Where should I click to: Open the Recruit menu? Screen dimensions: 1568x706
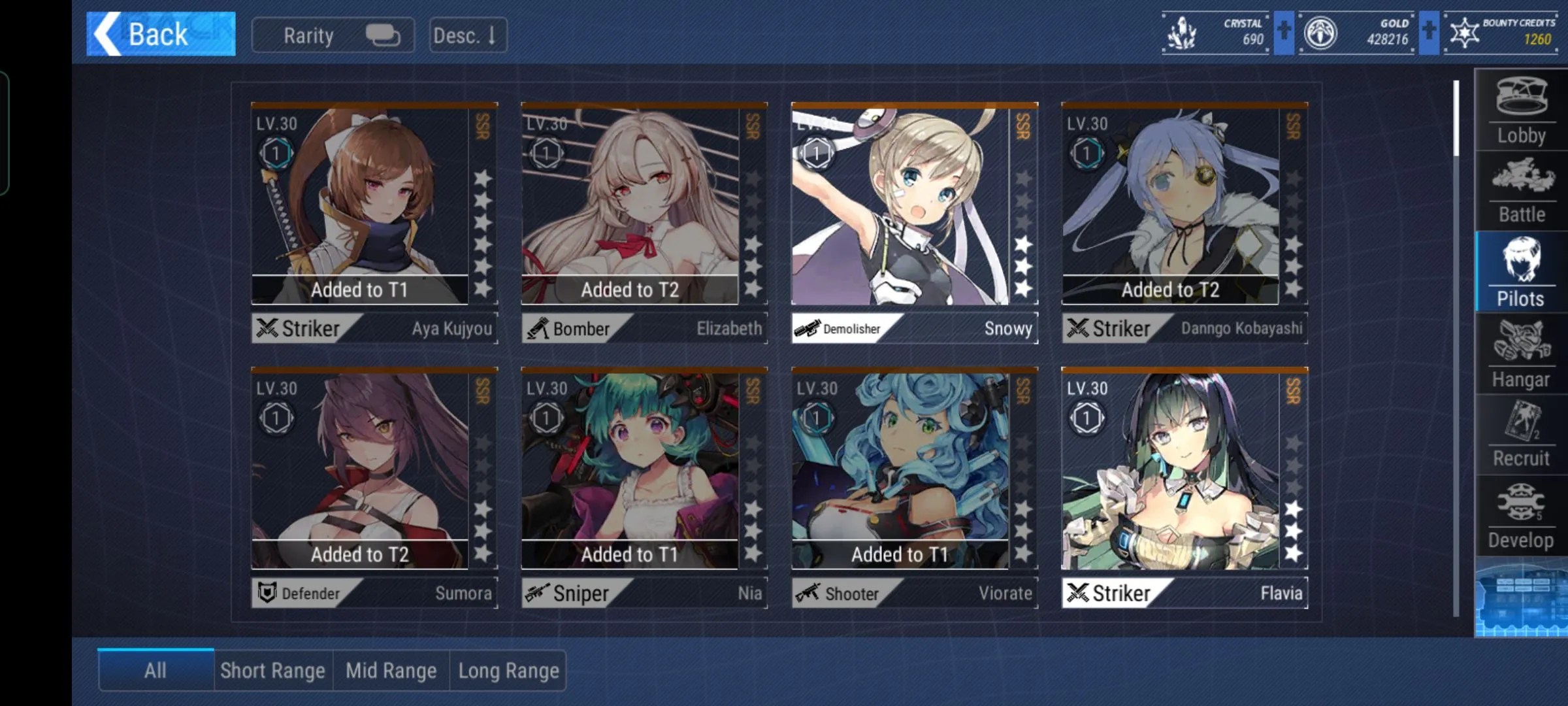point(1521,435)
